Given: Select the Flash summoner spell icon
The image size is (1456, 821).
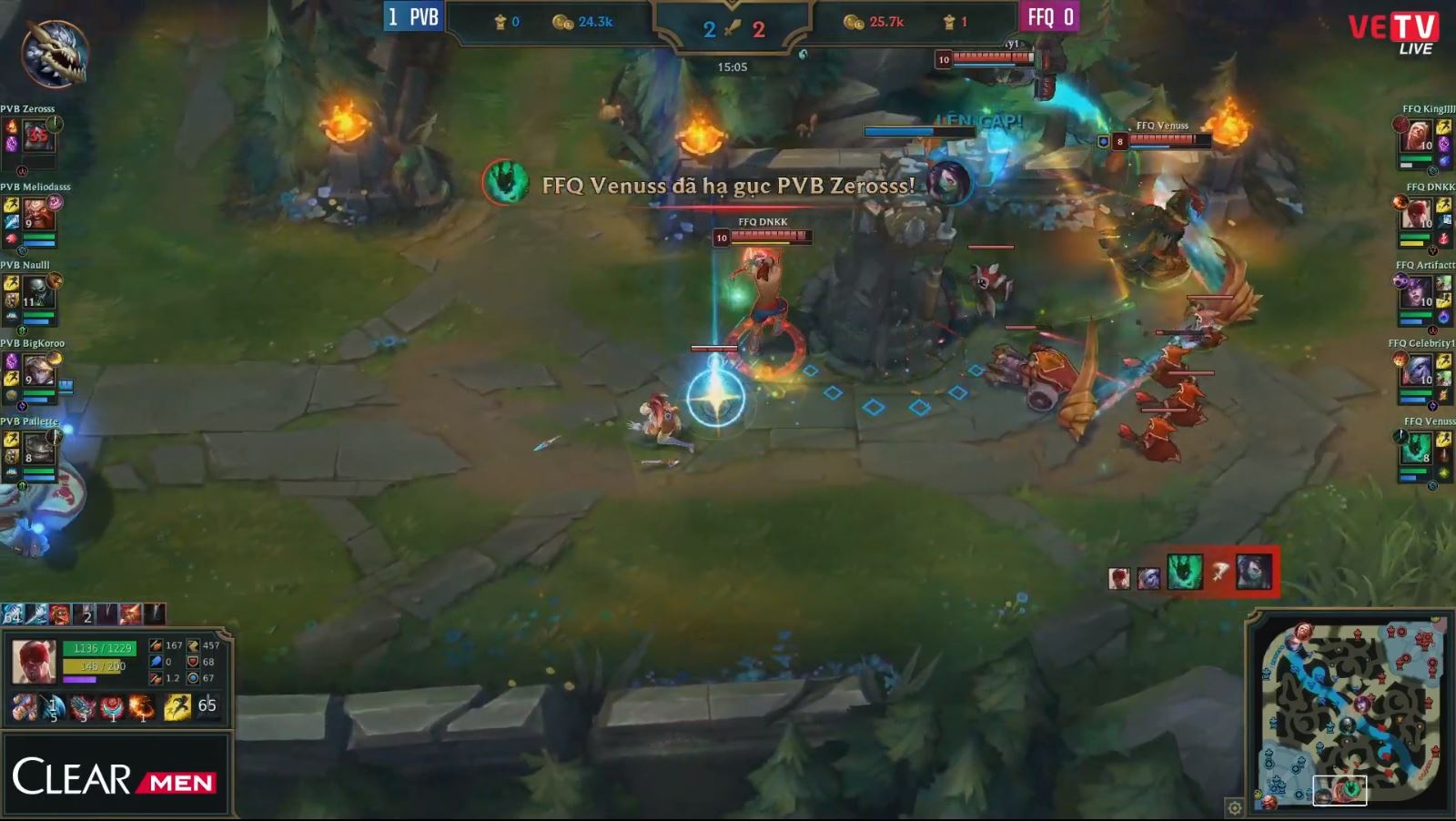Looking at the screenshot, I should coord(177,706).
